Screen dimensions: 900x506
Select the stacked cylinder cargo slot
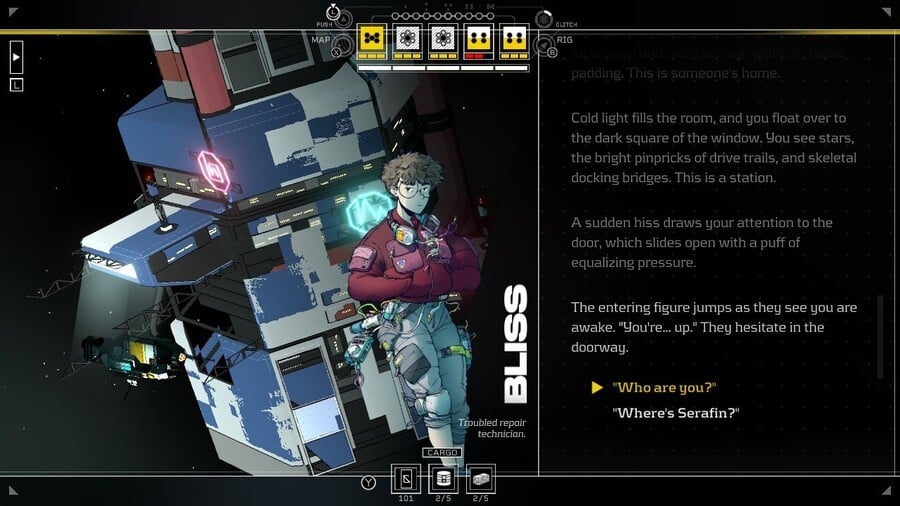[x=443, y=478]
